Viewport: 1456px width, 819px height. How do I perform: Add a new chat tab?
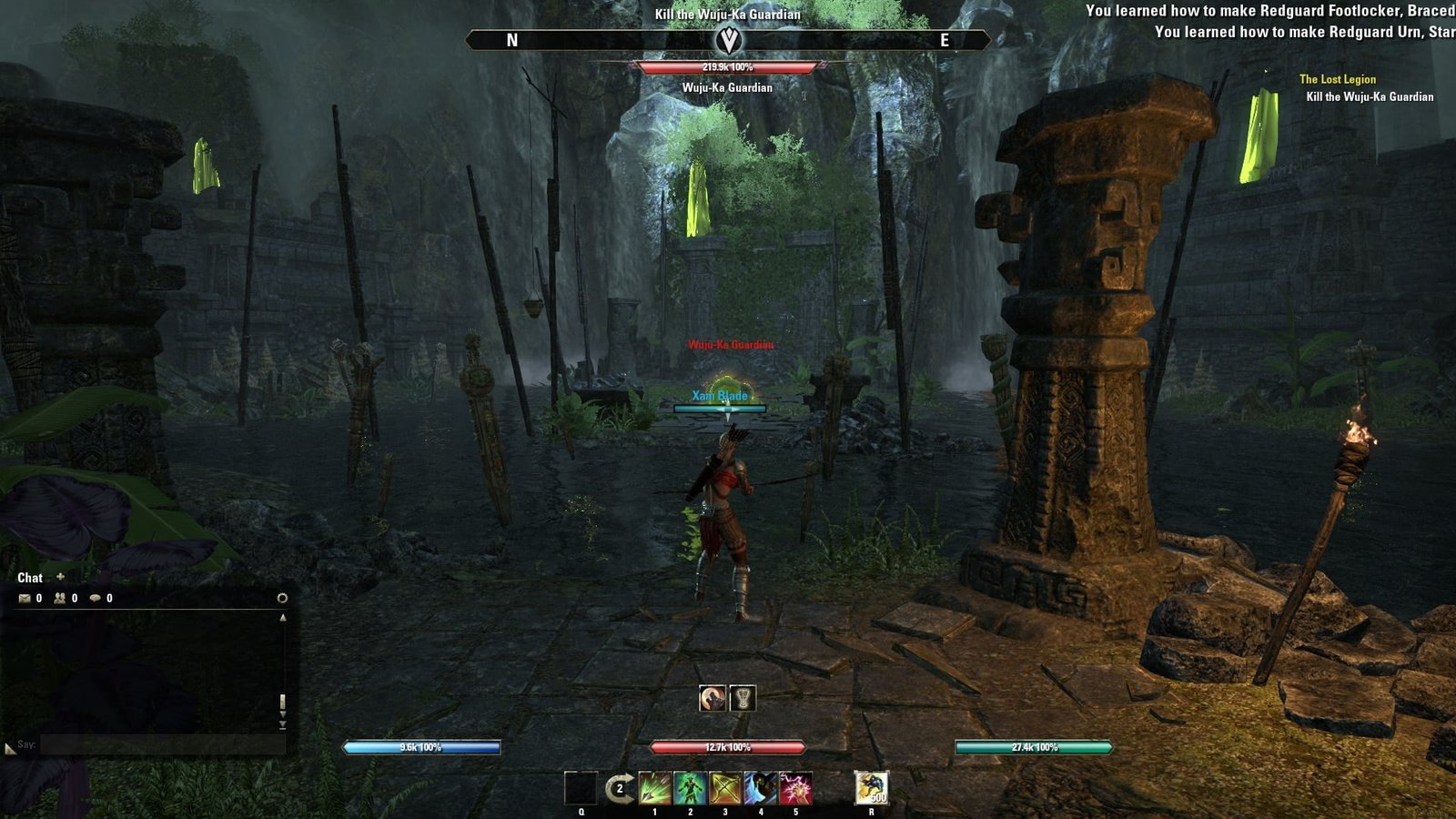61,577
